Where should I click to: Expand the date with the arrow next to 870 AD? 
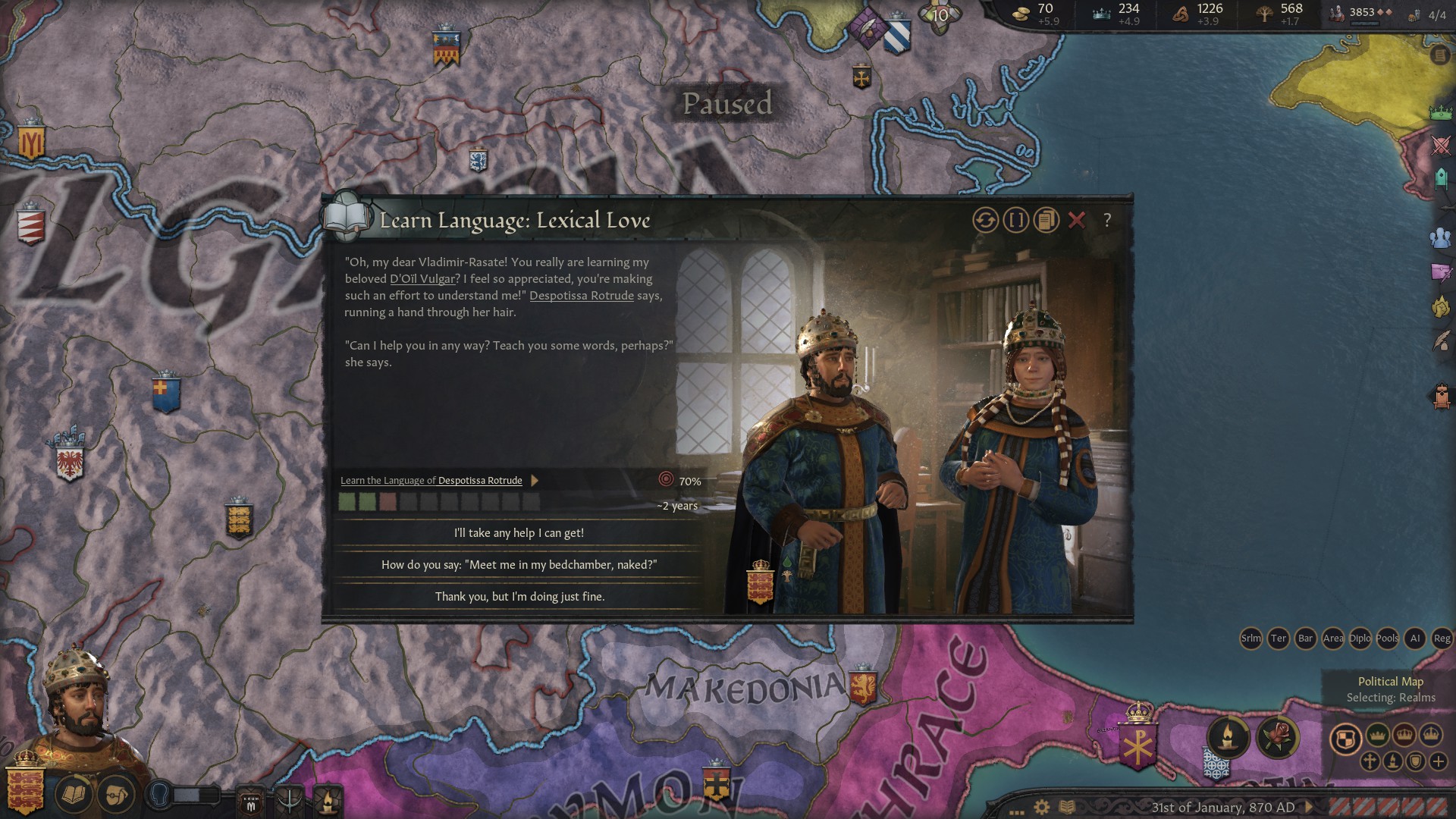(1310, 808)
